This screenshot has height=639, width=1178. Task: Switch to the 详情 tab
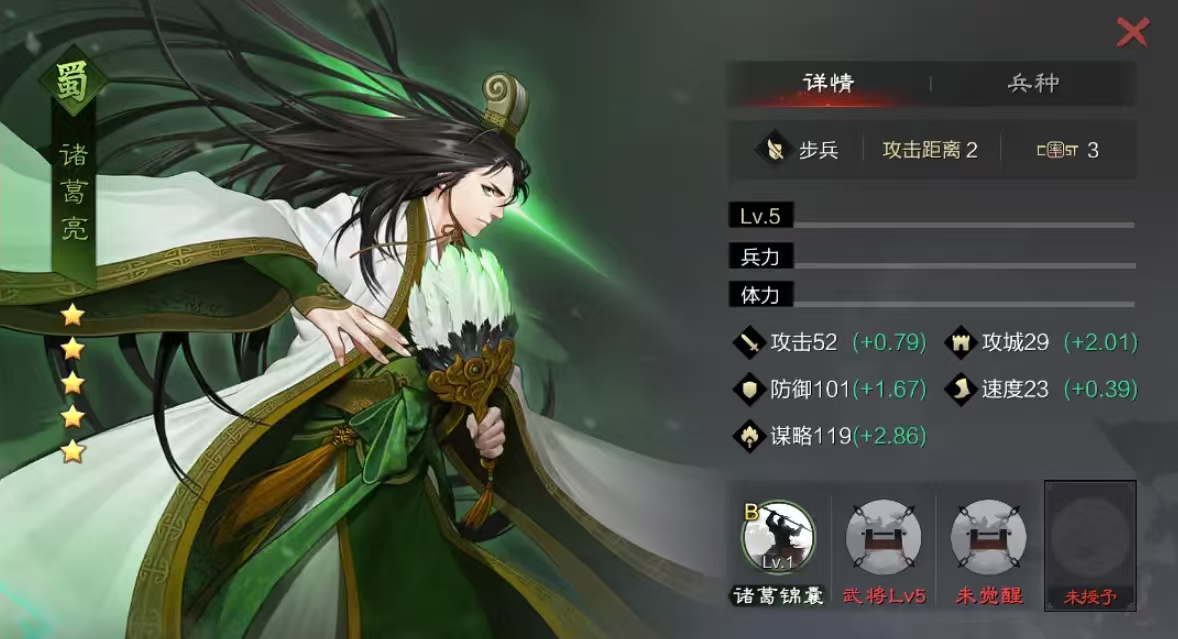pos(828,83)
